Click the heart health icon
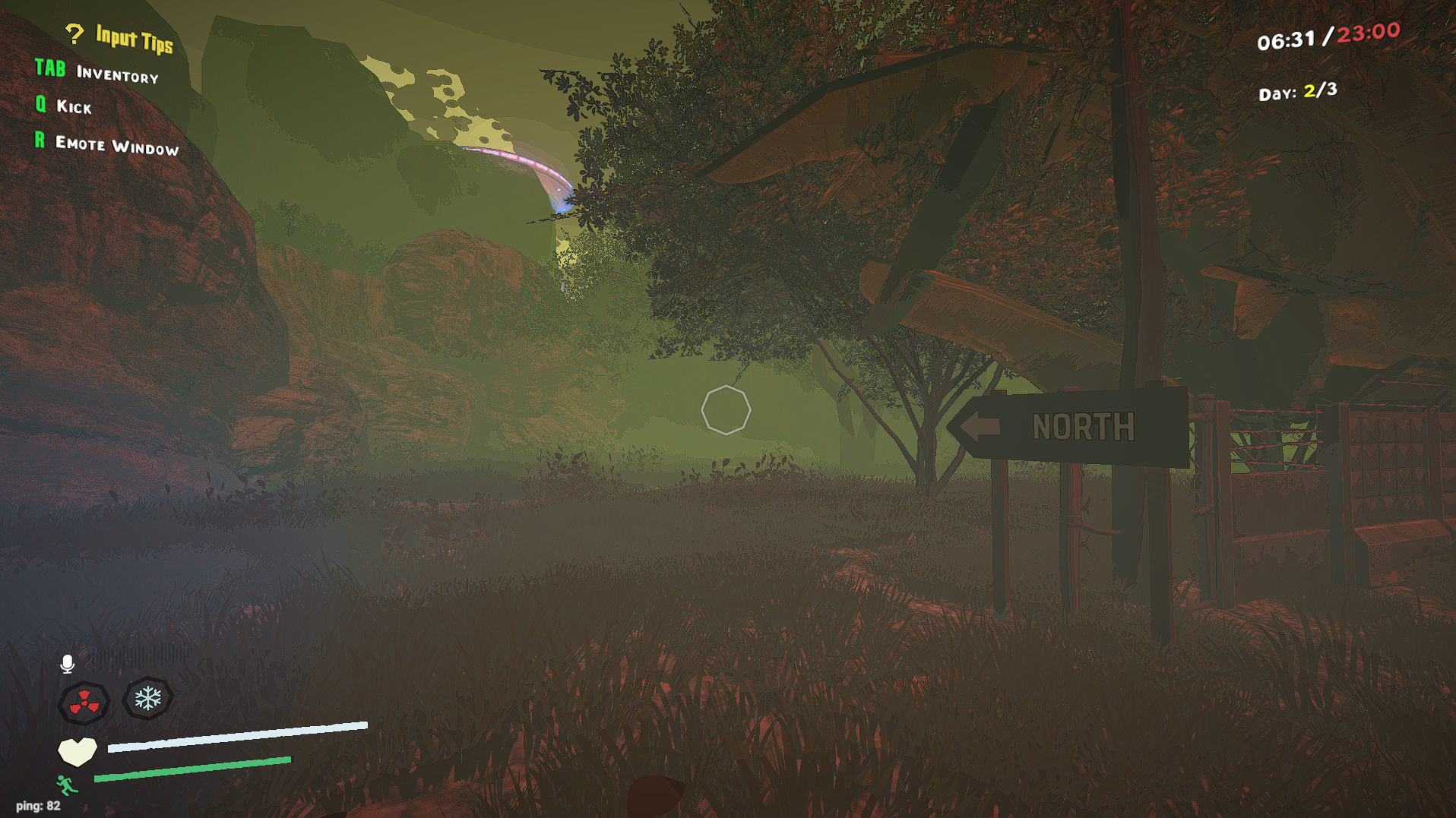The width and height of the screenshot is (1456, 818). point(76,750)
